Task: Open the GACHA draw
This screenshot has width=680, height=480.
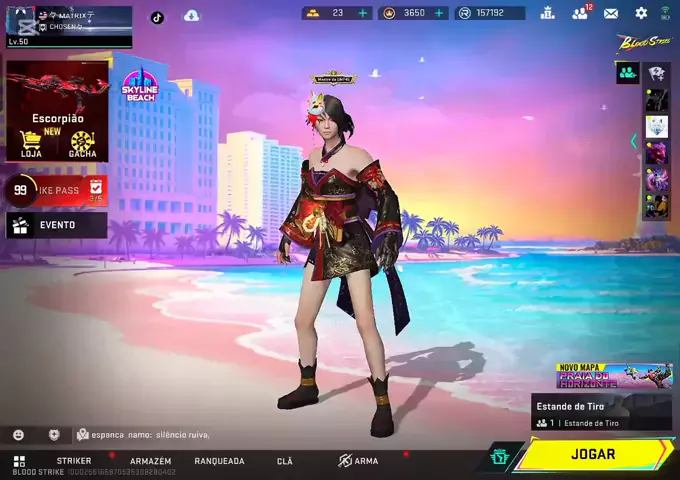Action: [x=82, y=144]
